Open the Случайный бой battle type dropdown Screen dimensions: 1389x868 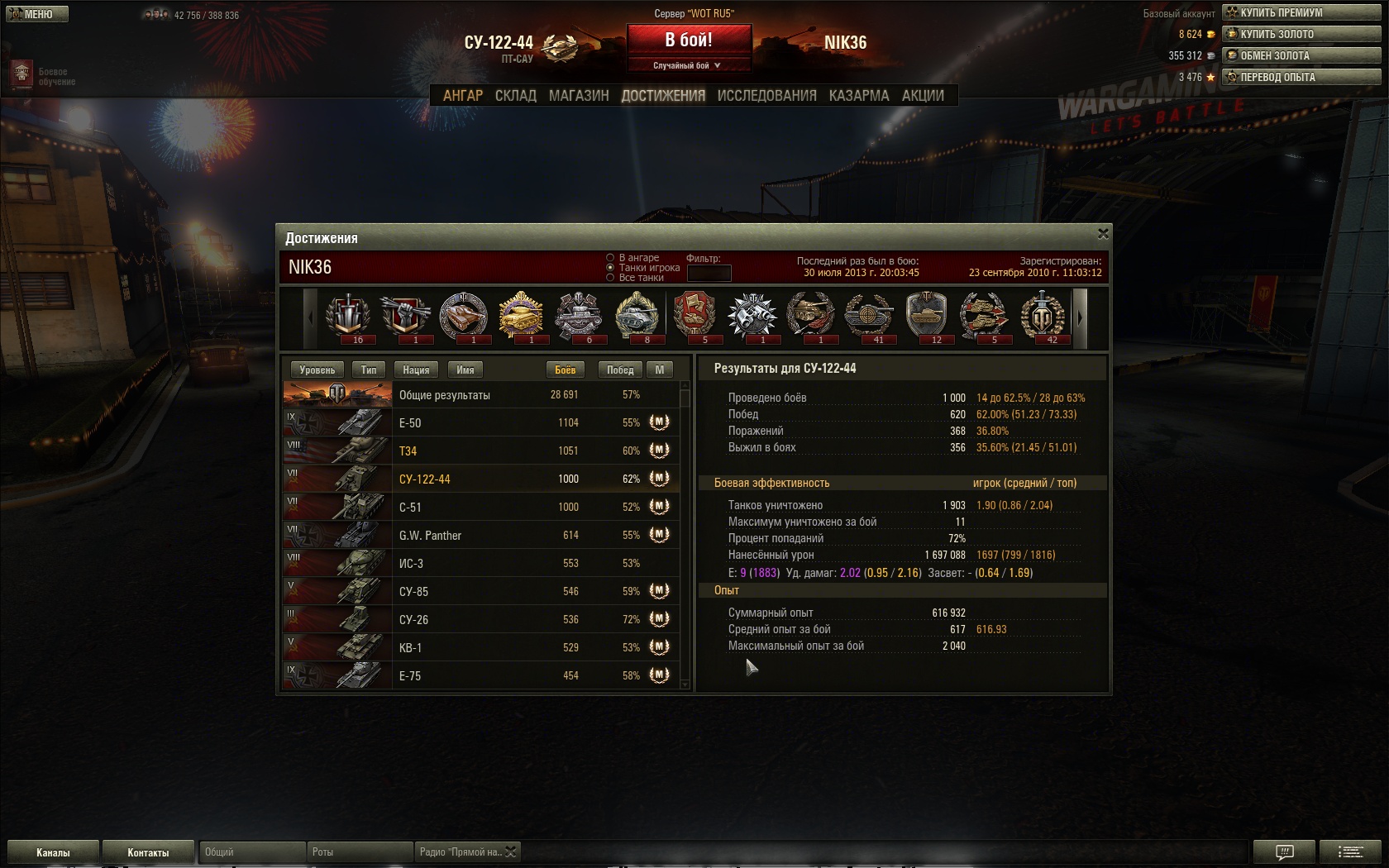pyautogui.click(x=689, y=65)
